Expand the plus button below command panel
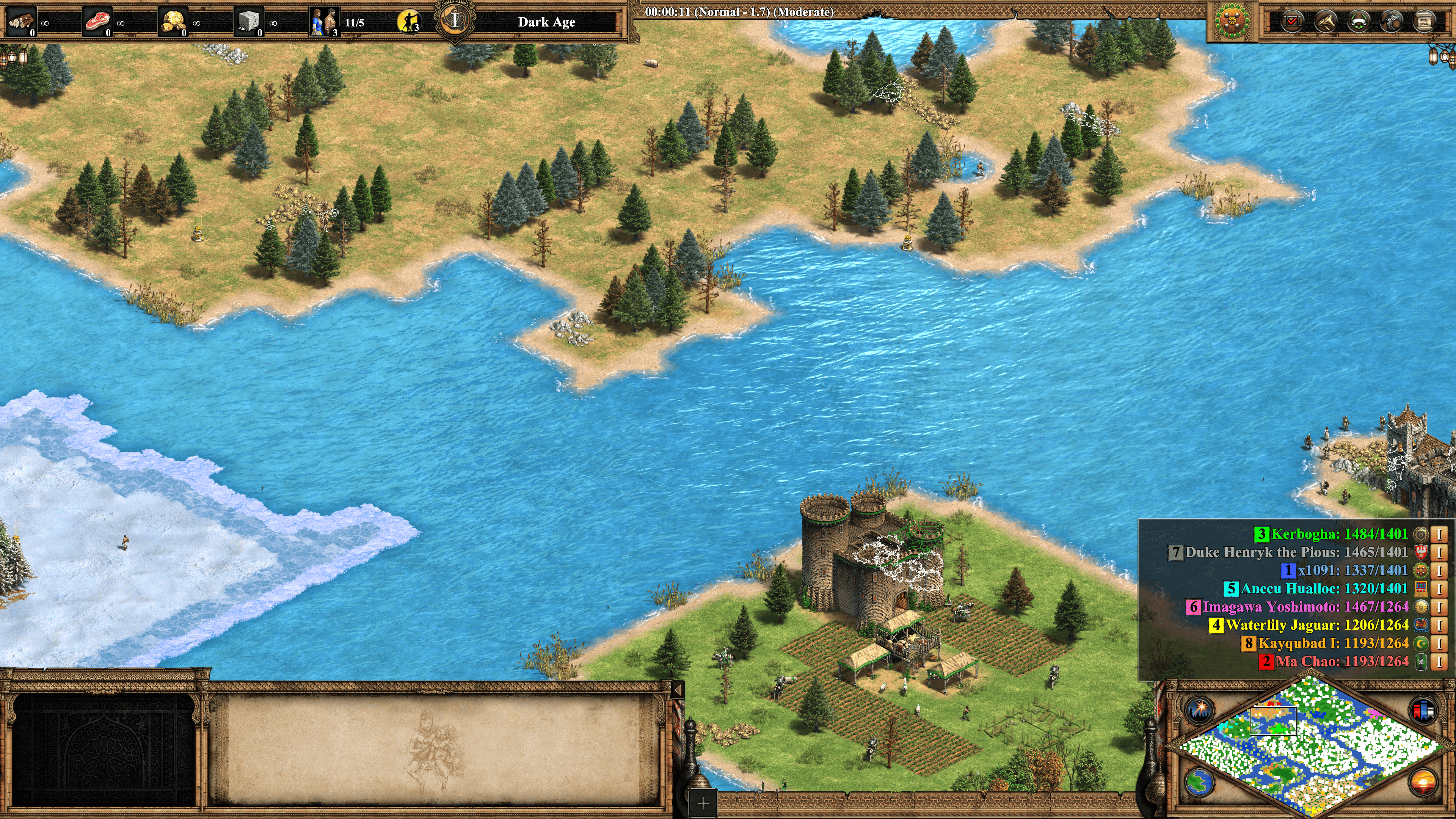The width and height of the screenshot is (1456, 819). click(x=703, y=803)
